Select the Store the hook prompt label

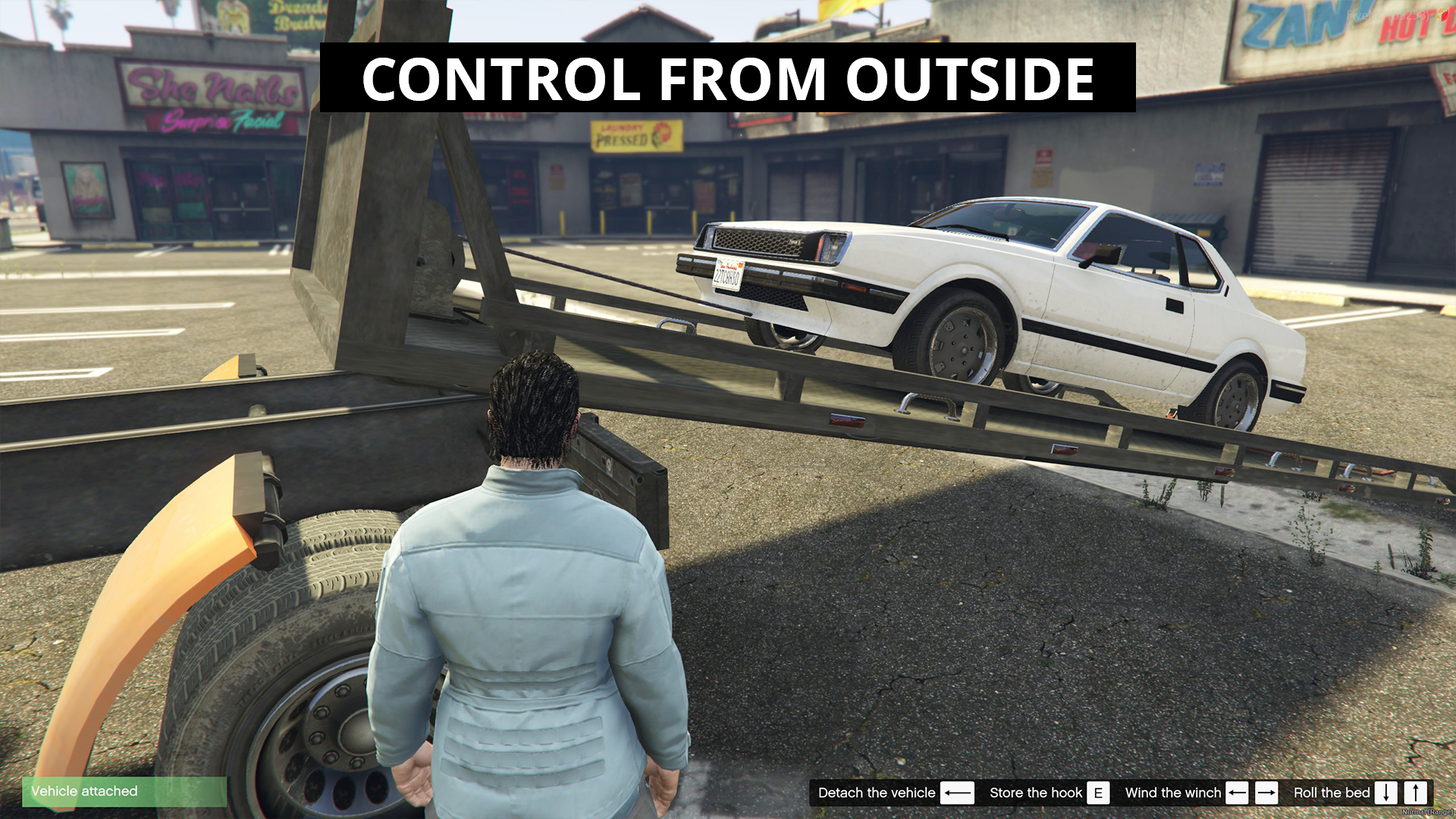[1037, 793]
